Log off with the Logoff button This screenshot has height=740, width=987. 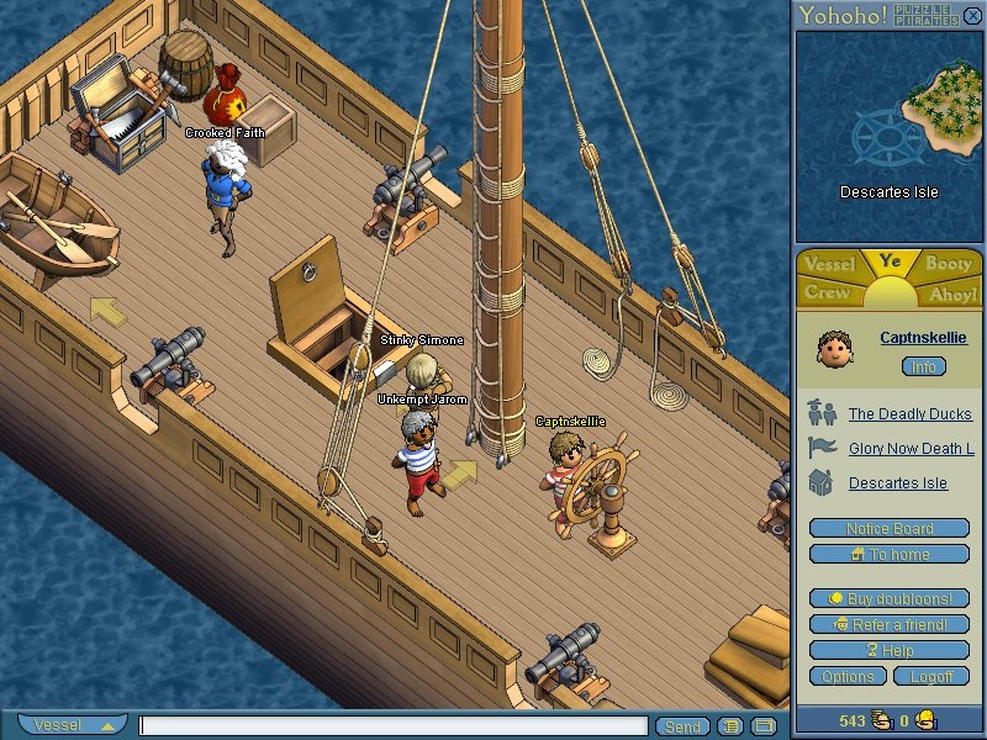[x=931, y=677]
